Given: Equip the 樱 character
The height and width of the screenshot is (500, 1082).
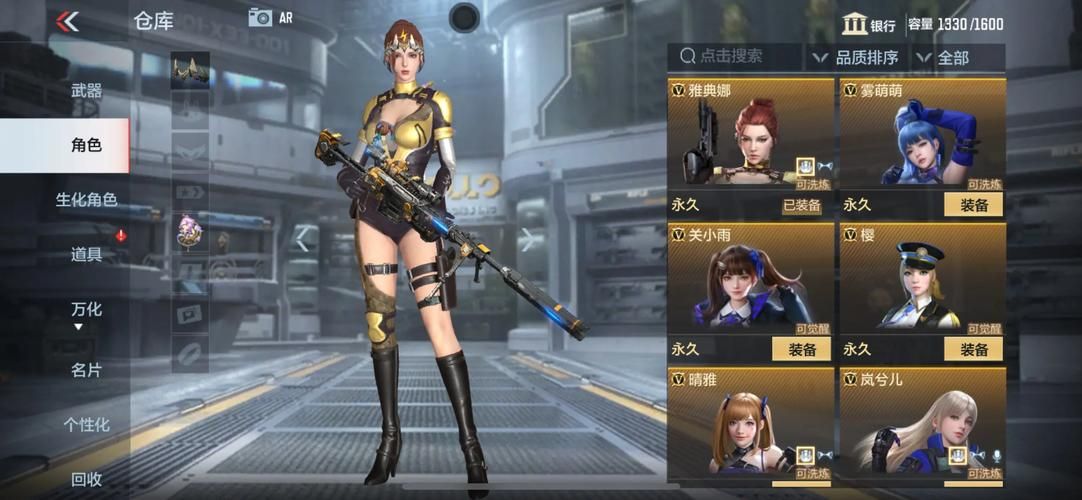Looking at the screenshot, I should 973,349.
